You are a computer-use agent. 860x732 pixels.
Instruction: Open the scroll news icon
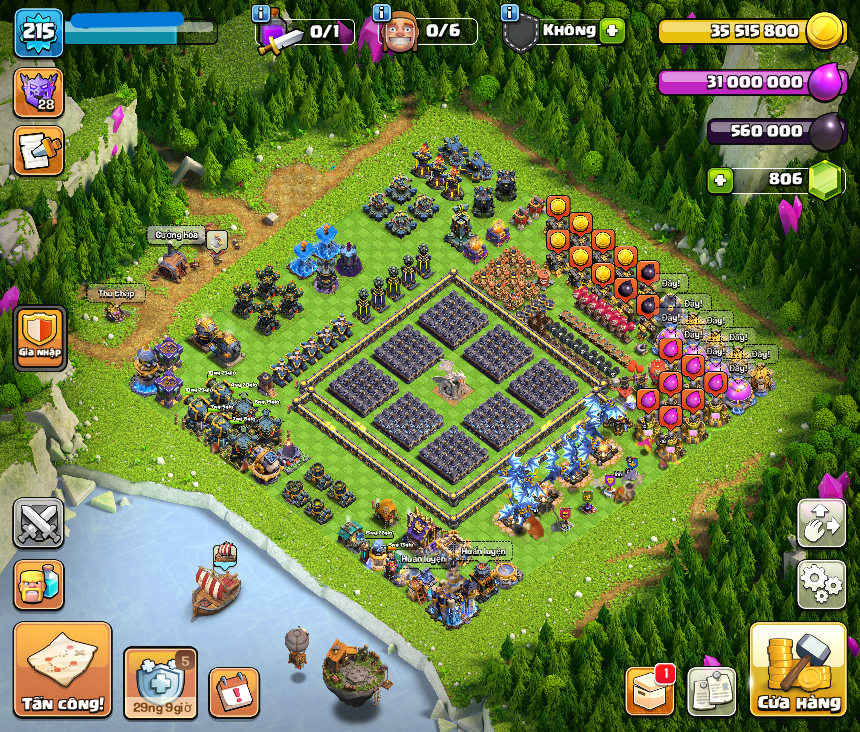39,151
